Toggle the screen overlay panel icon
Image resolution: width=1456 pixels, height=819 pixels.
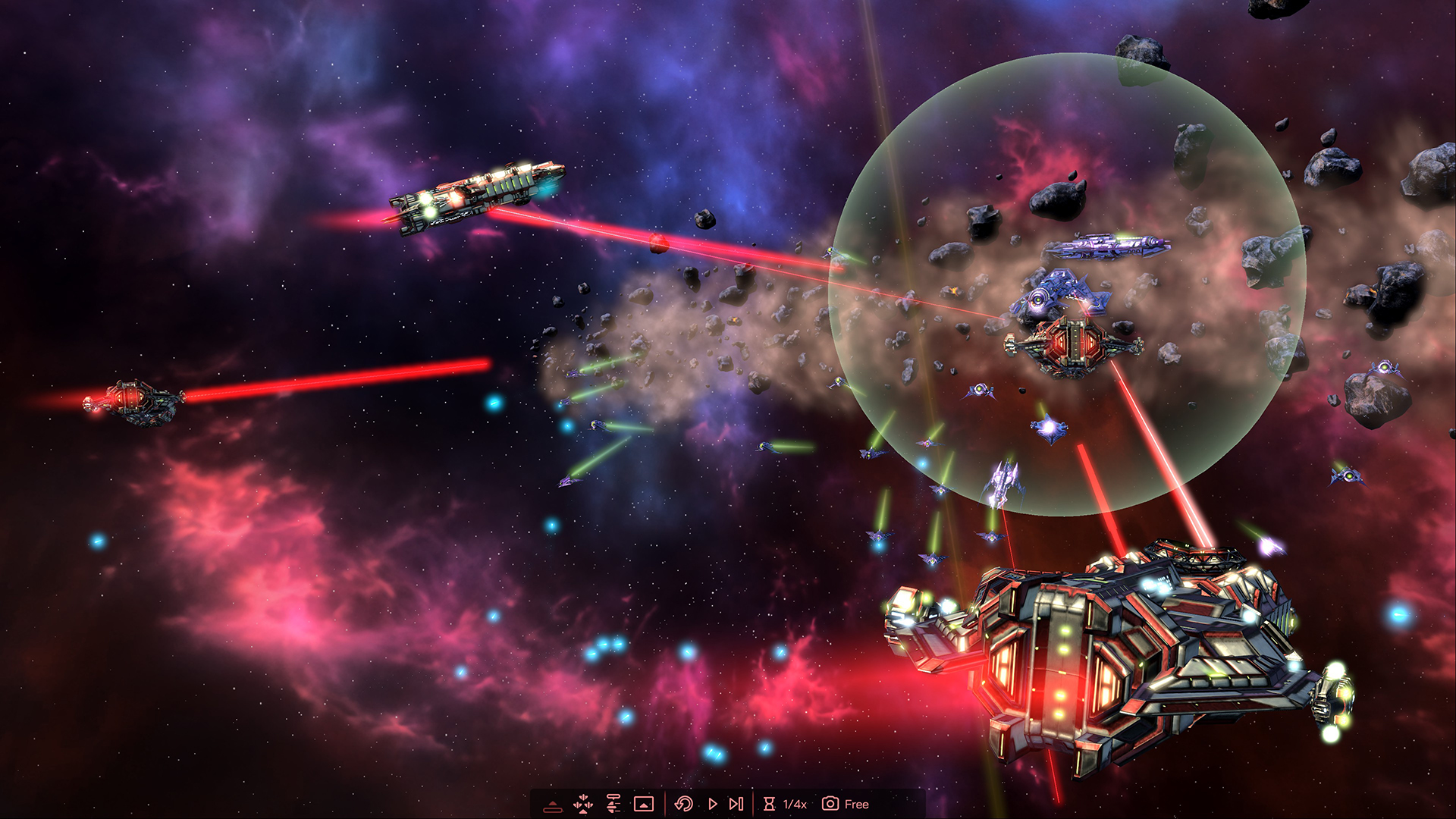click(x=644, y=804)
